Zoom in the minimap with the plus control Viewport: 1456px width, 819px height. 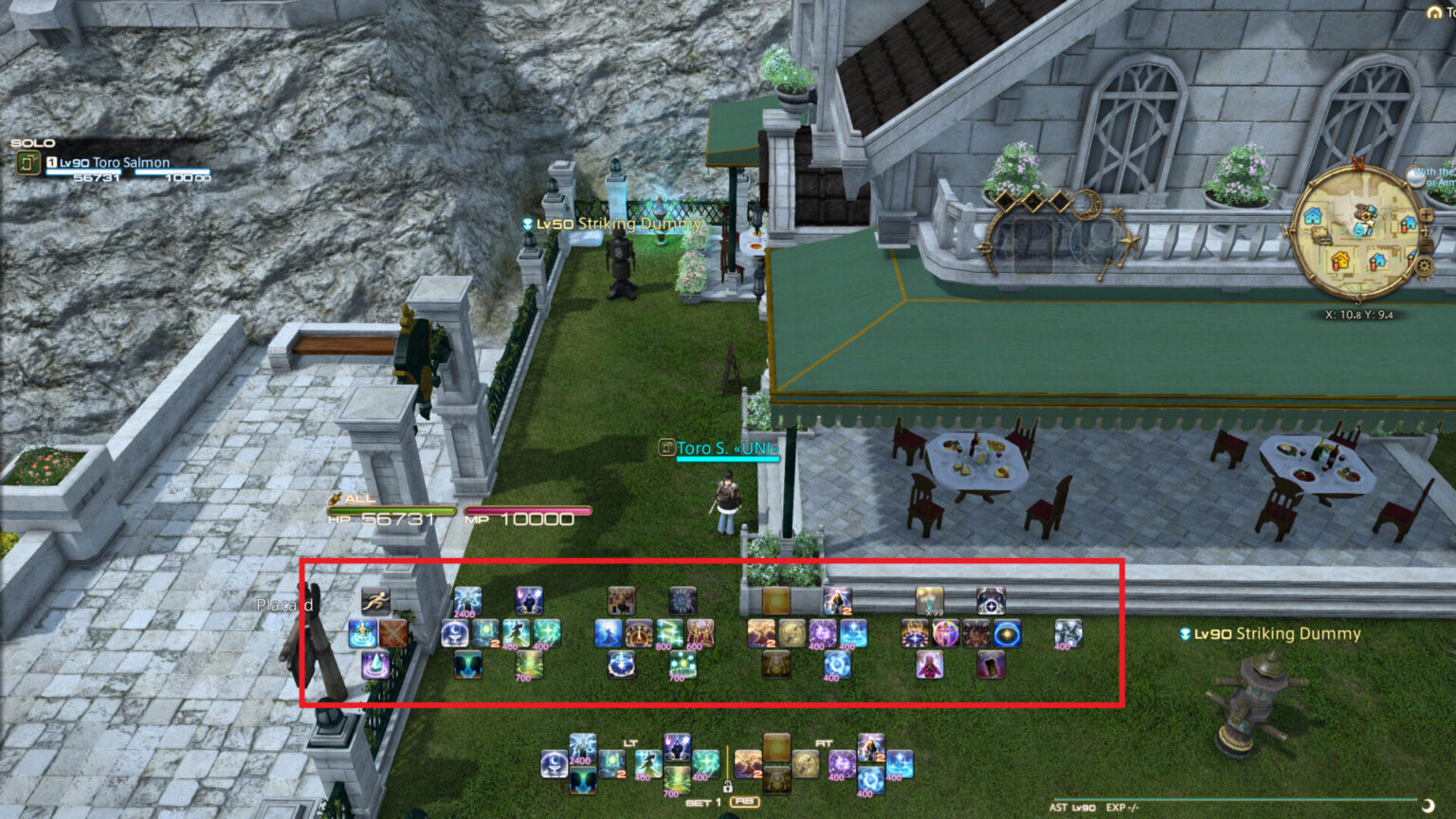1426,215
